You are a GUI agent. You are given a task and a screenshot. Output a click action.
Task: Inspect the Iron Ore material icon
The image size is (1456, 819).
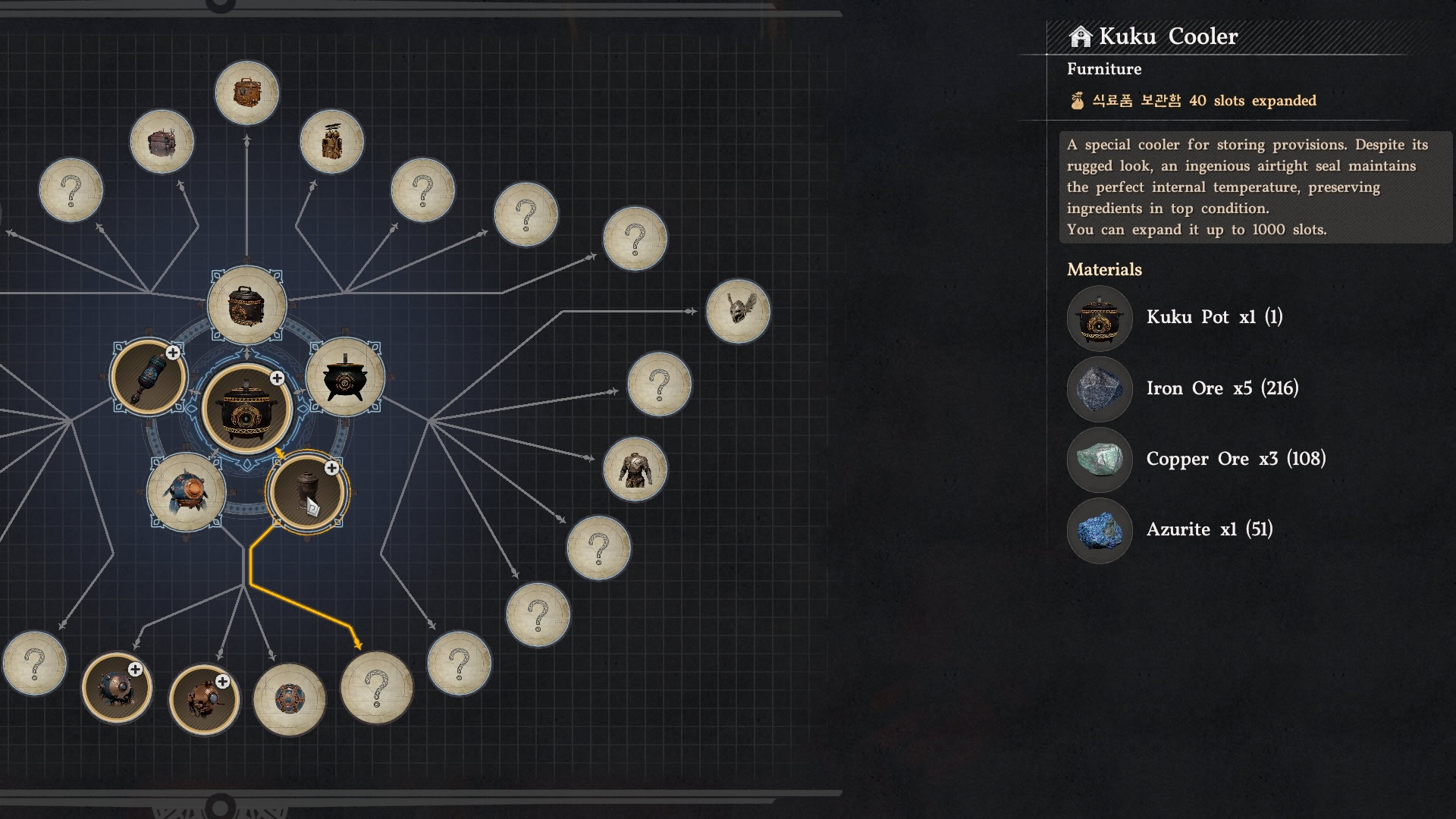point(1099,389)
